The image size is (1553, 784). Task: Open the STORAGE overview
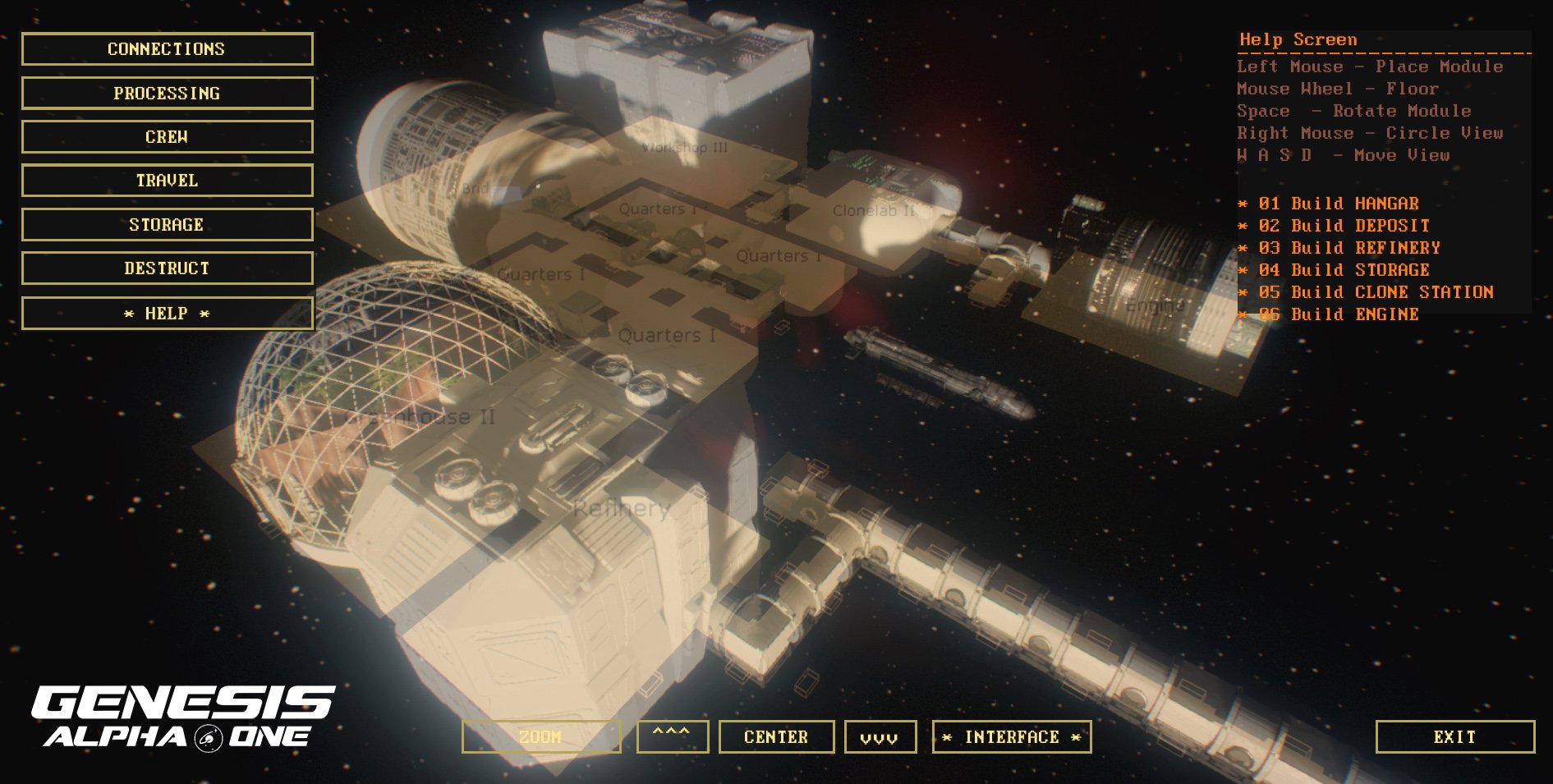(165, 224)
